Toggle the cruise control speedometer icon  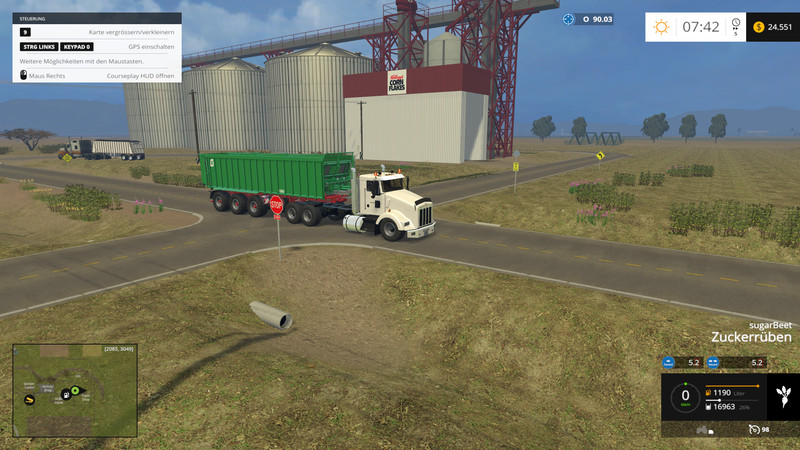(755, 429)
